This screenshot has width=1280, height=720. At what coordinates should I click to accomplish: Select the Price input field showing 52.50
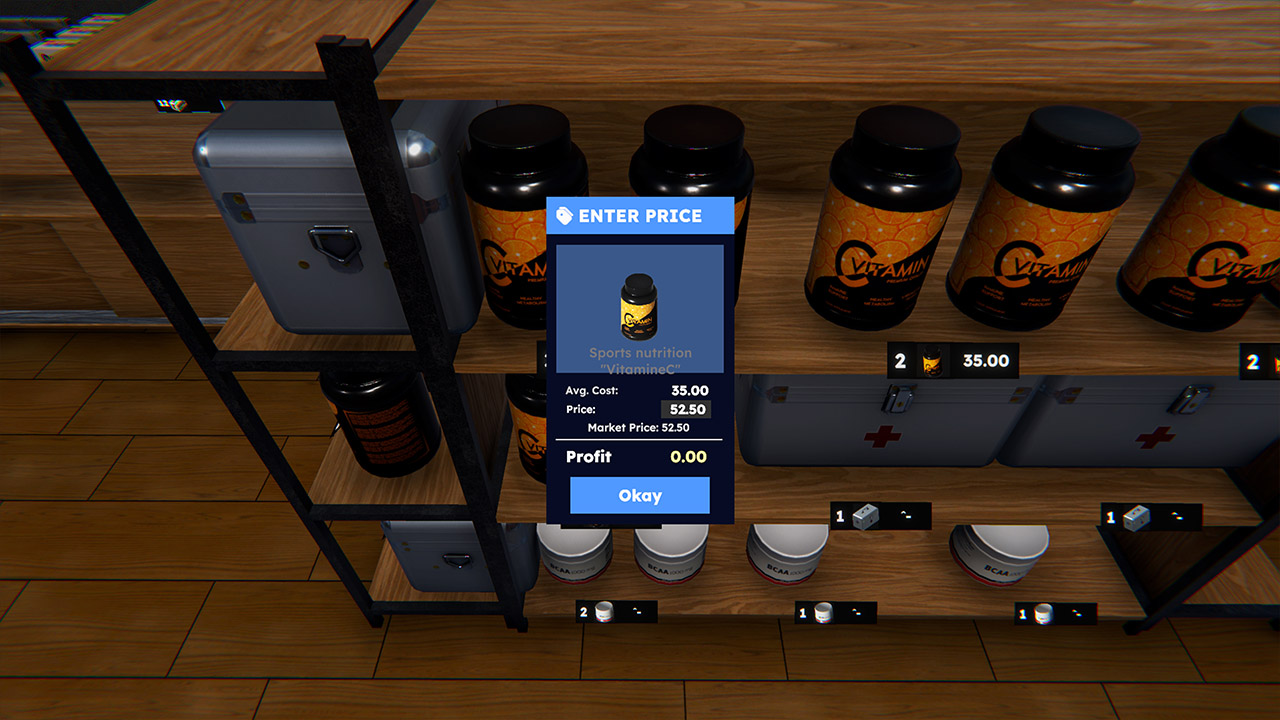pyautogui.click(x=686, y=409)
